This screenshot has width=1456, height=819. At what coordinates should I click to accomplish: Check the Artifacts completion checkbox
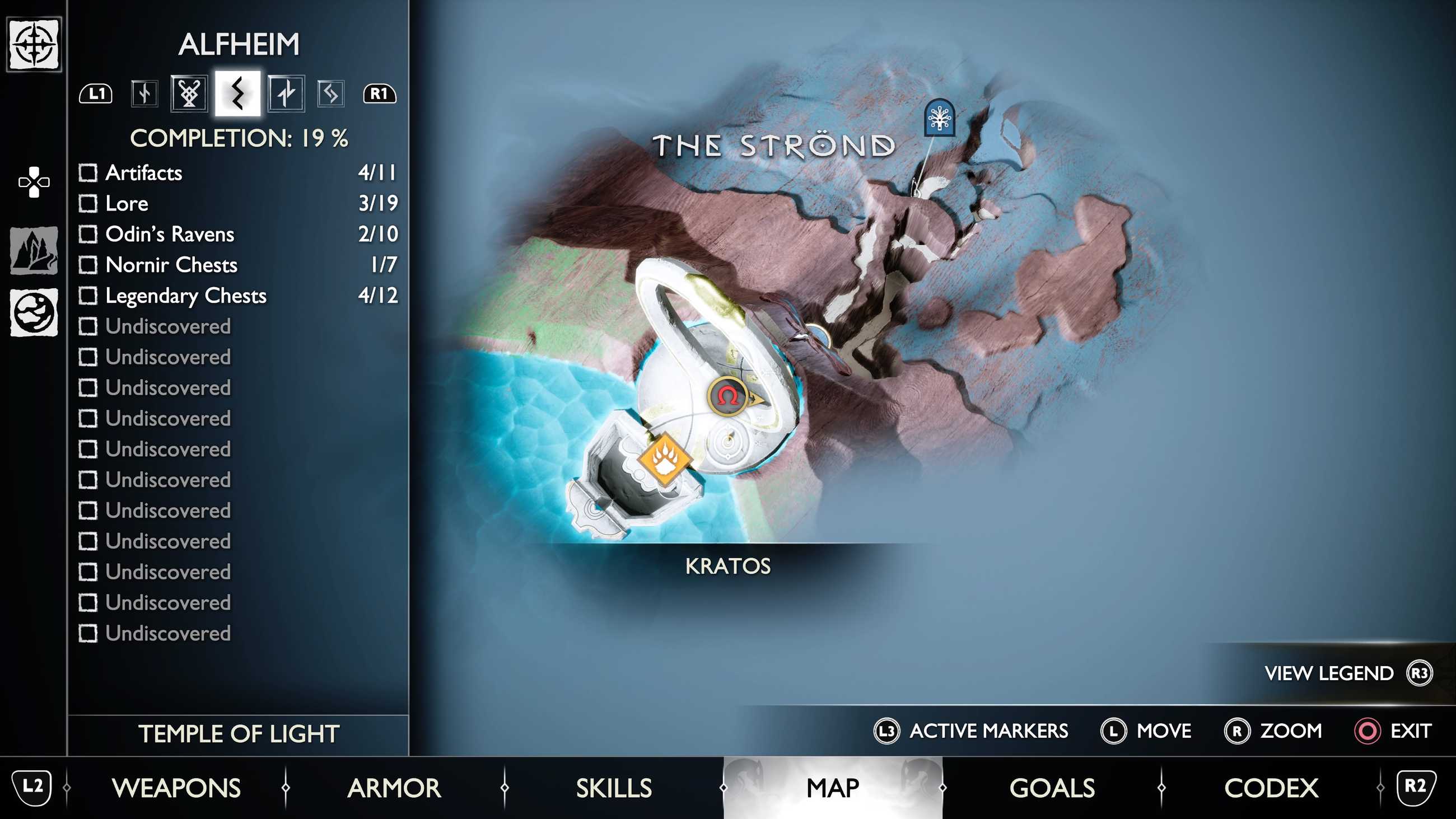click(89, 174)
